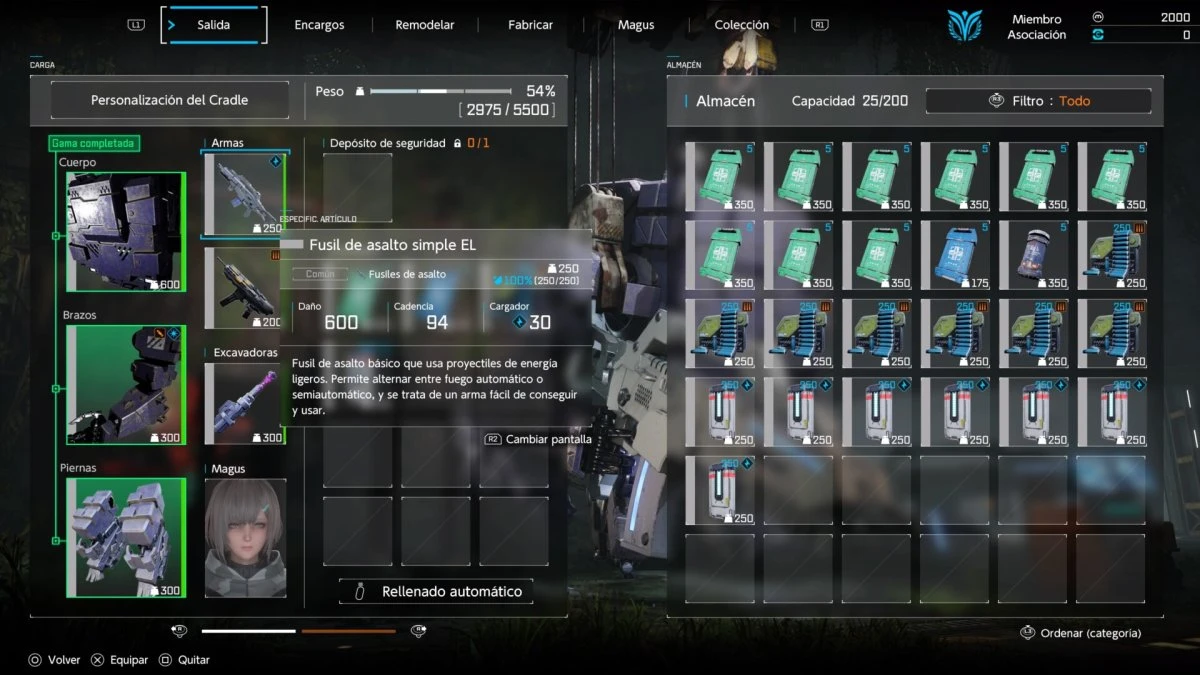Open the Magus tab
The width and height of the screenshot is (1200, 675).
point(636,25)
